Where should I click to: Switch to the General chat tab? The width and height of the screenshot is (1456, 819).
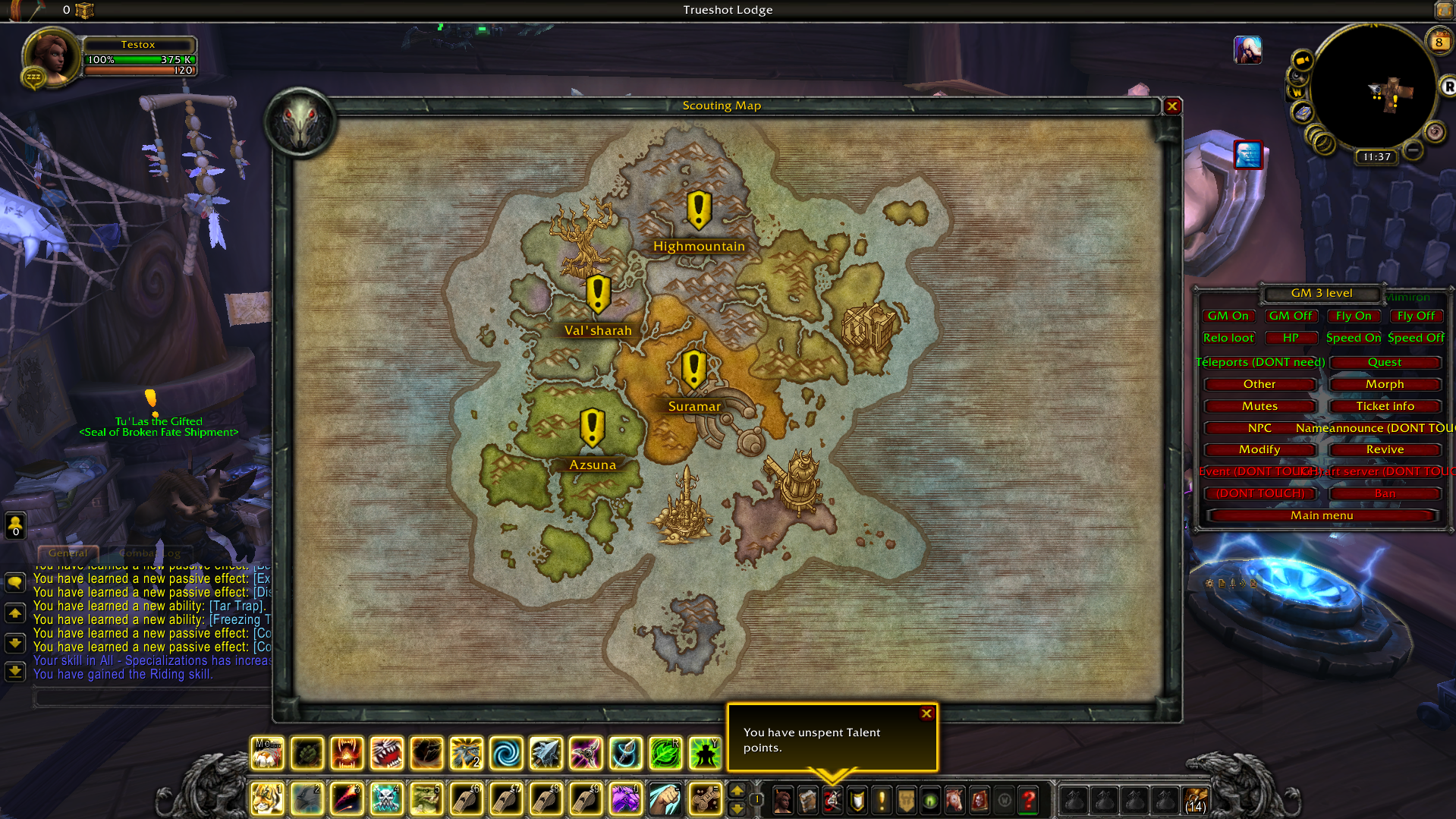coord(68,553)
